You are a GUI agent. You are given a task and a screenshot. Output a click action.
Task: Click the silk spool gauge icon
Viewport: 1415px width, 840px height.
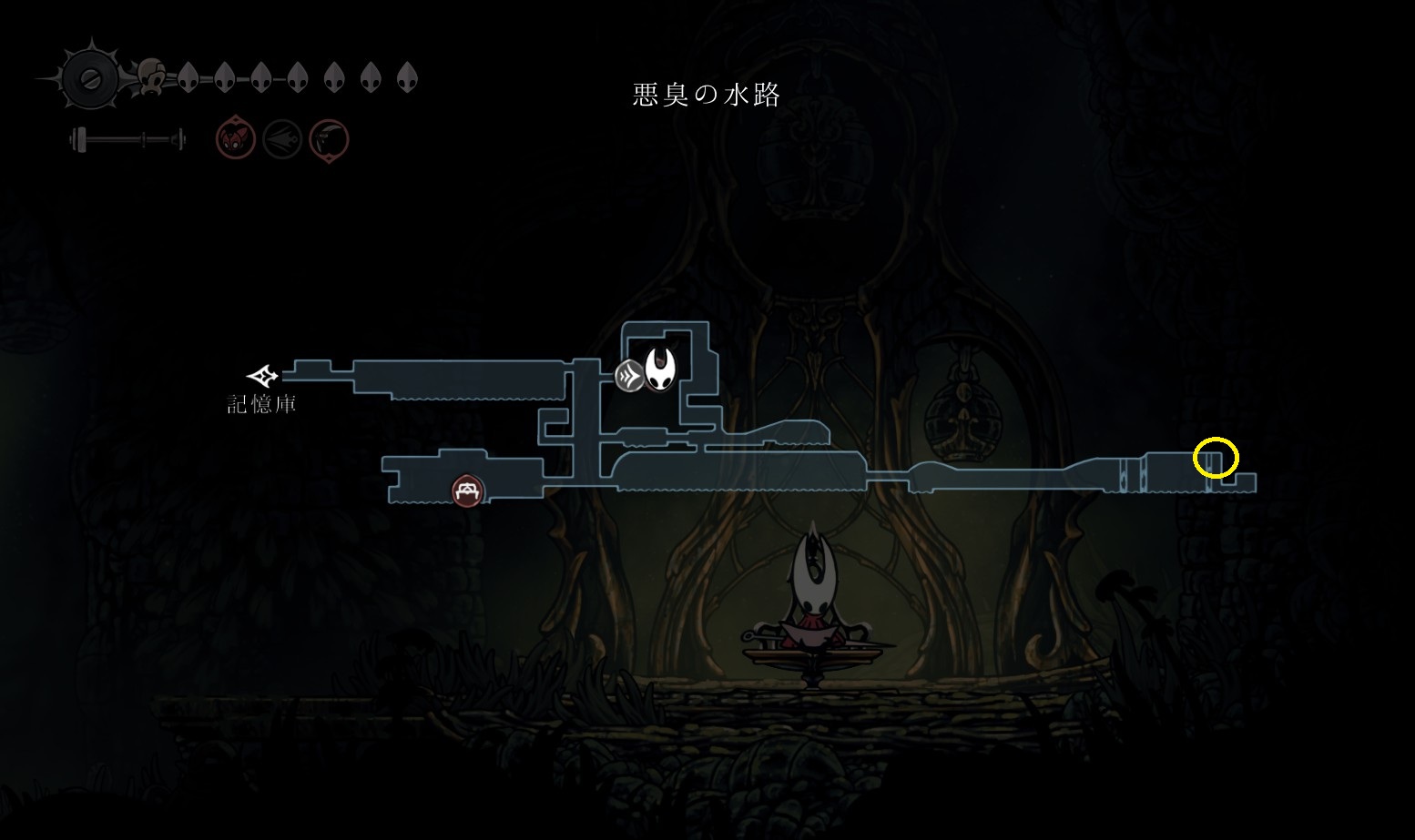tap(90, 79)
